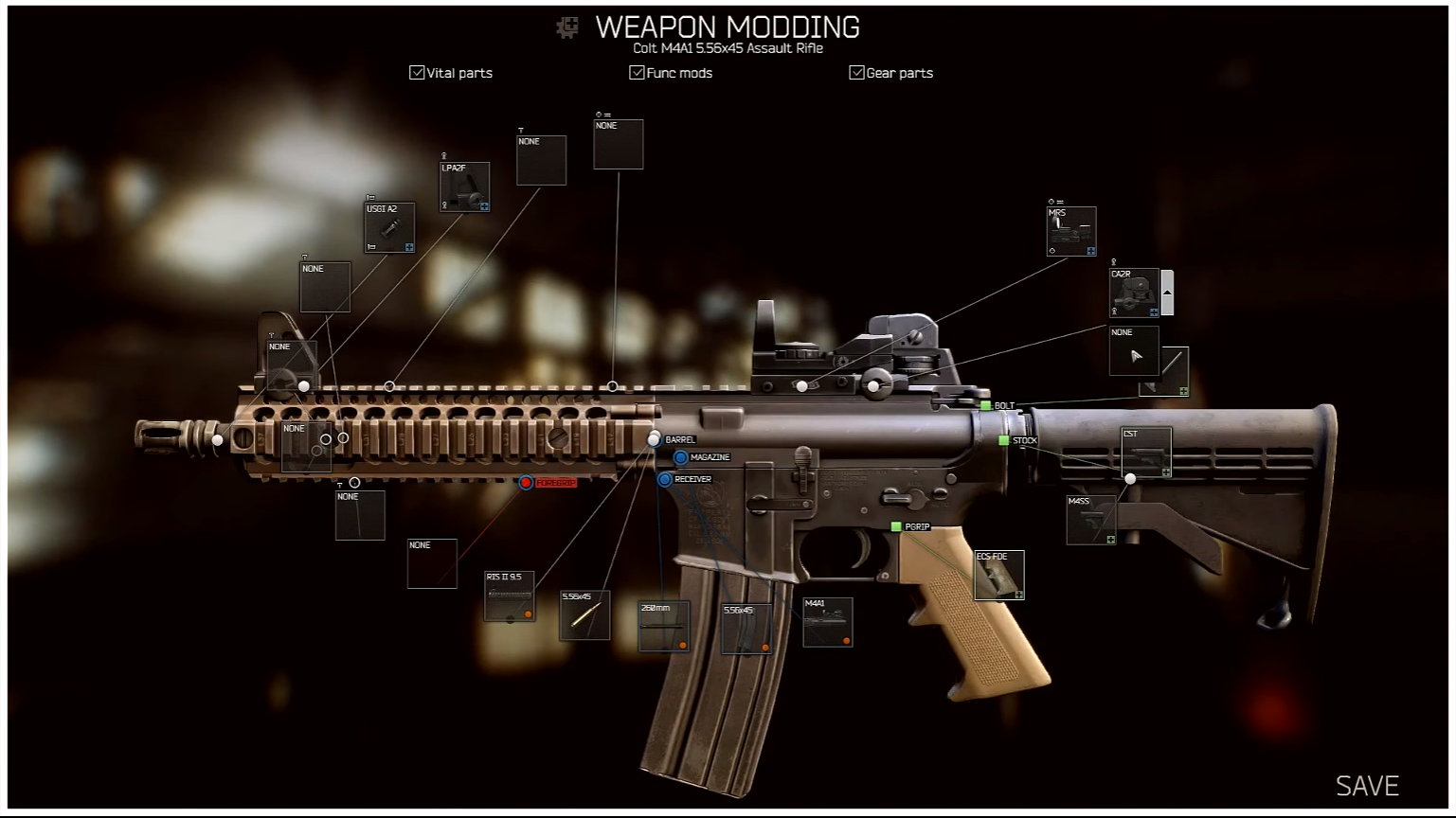Viewport: 1456px width, 818px height.
Task: Click the ECS FDE pistol grip slot
Action: click(x=1000, y=574)
